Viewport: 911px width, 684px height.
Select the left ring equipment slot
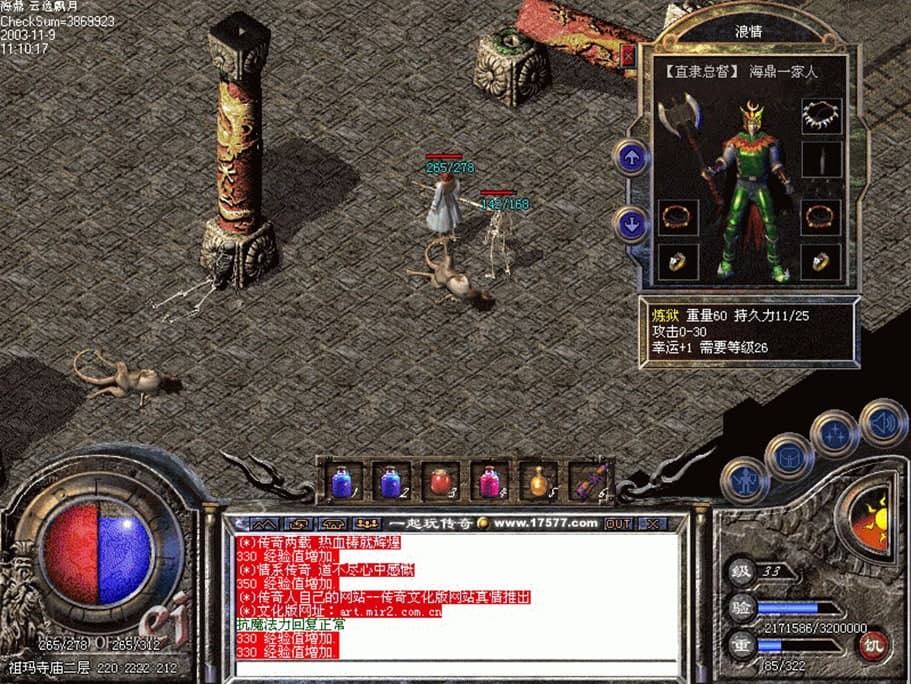pyautogui.click(x=679, y=262)
